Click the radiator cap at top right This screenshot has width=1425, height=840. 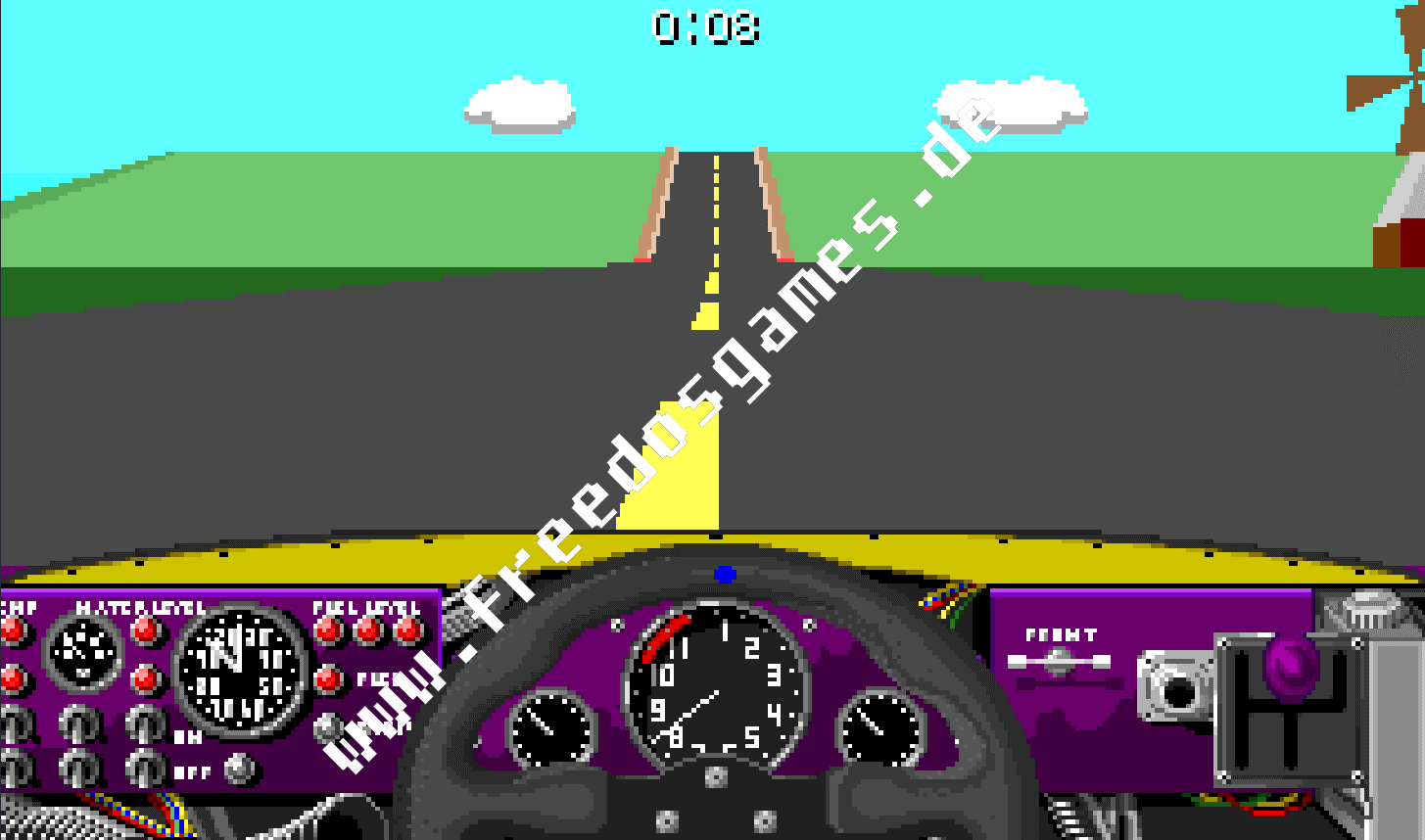click(1368, 609)
